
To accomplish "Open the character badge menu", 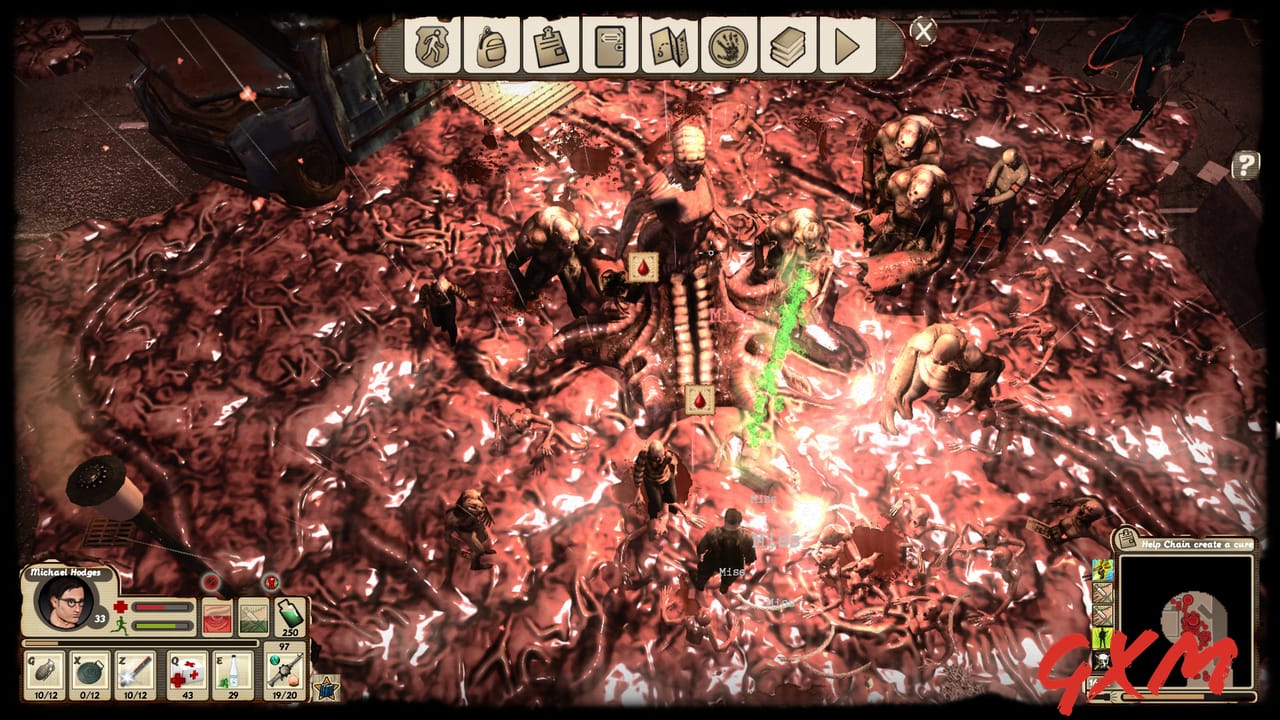I will [x=432, y=46].
